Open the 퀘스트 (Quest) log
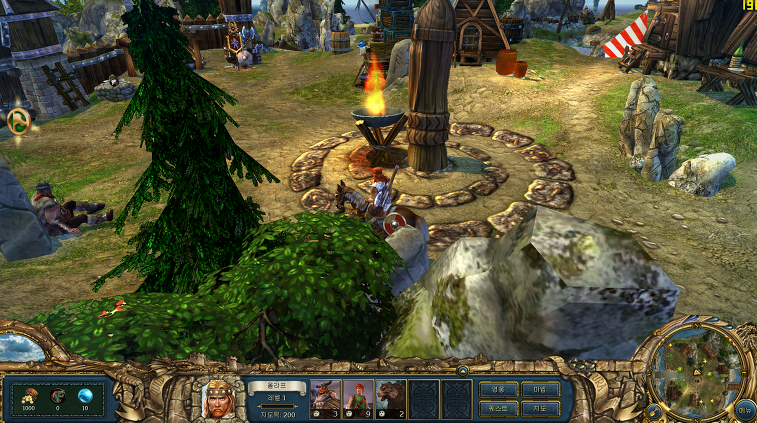The width and height of the screenshot is (757, 423). [498, 408]
